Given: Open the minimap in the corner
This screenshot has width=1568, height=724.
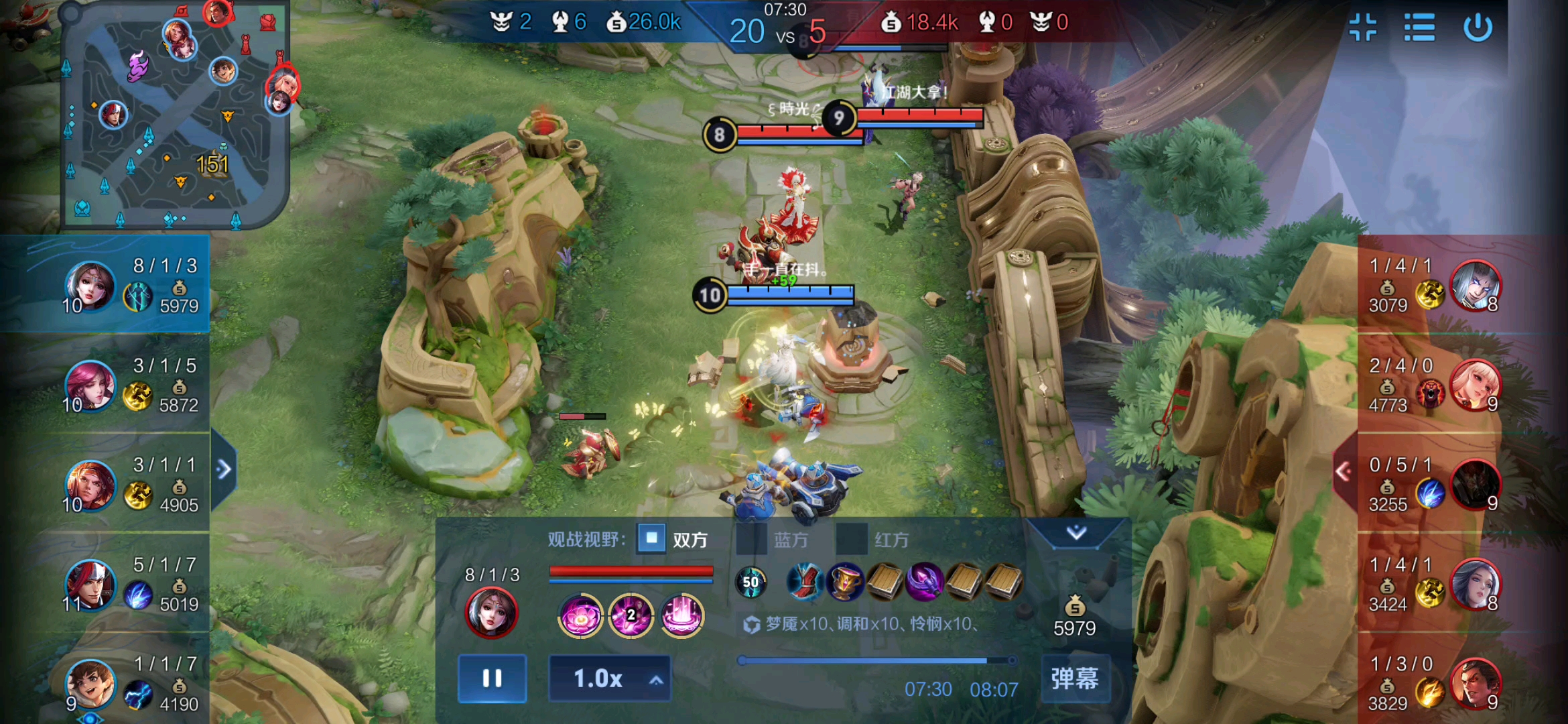Looking at the screenshot, I should pyautogui.click(x=176, y=115).
